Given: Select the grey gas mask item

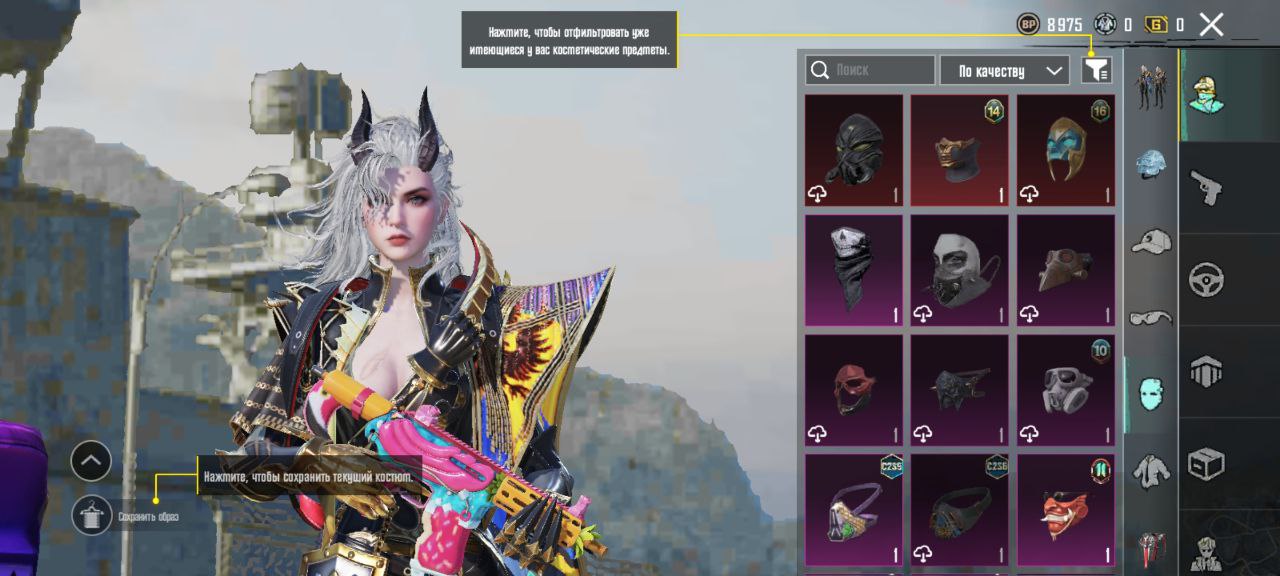Looking at the screenshot, I should [1066, 390].
